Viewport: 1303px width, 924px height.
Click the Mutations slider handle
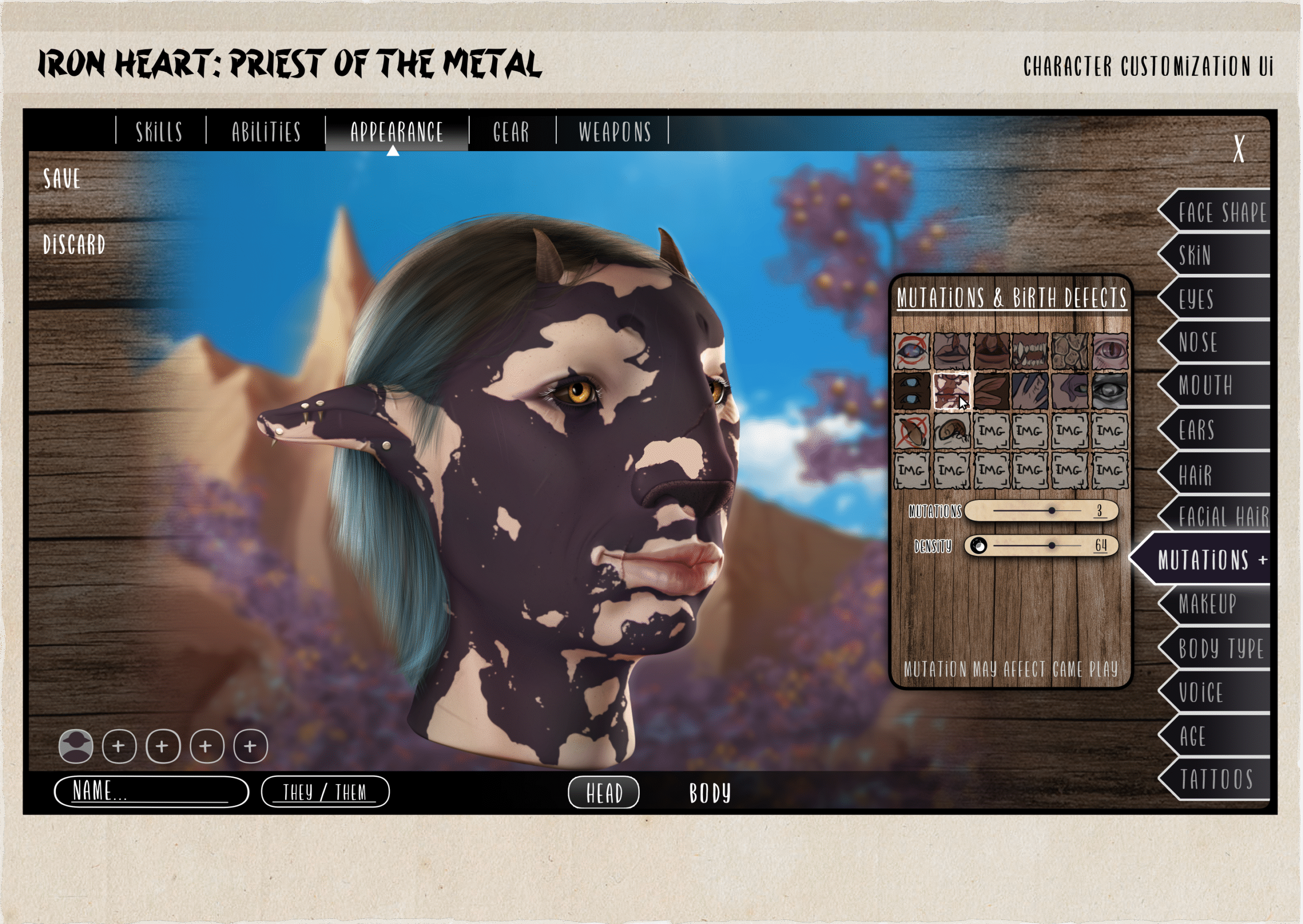(x=1052, y=510)
